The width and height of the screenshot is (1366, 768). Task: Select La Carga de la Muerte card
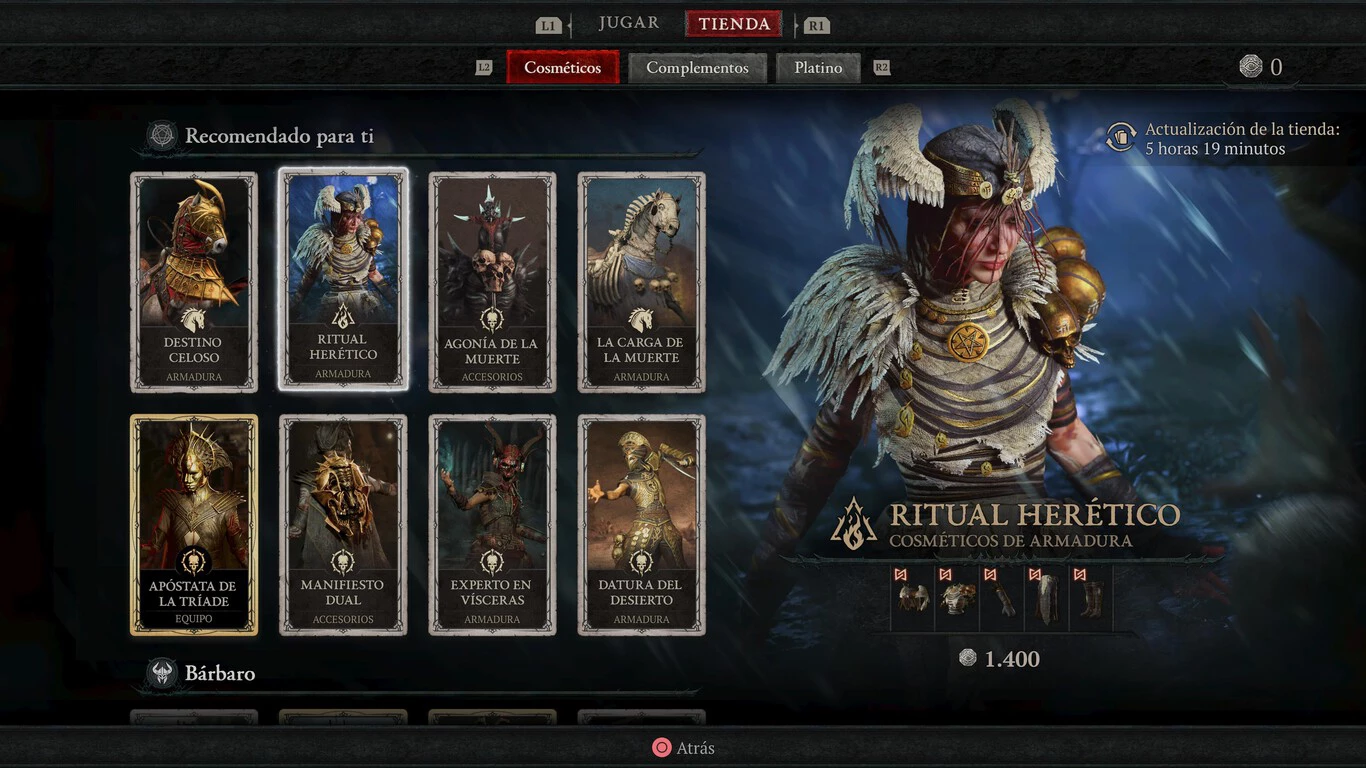641,282
